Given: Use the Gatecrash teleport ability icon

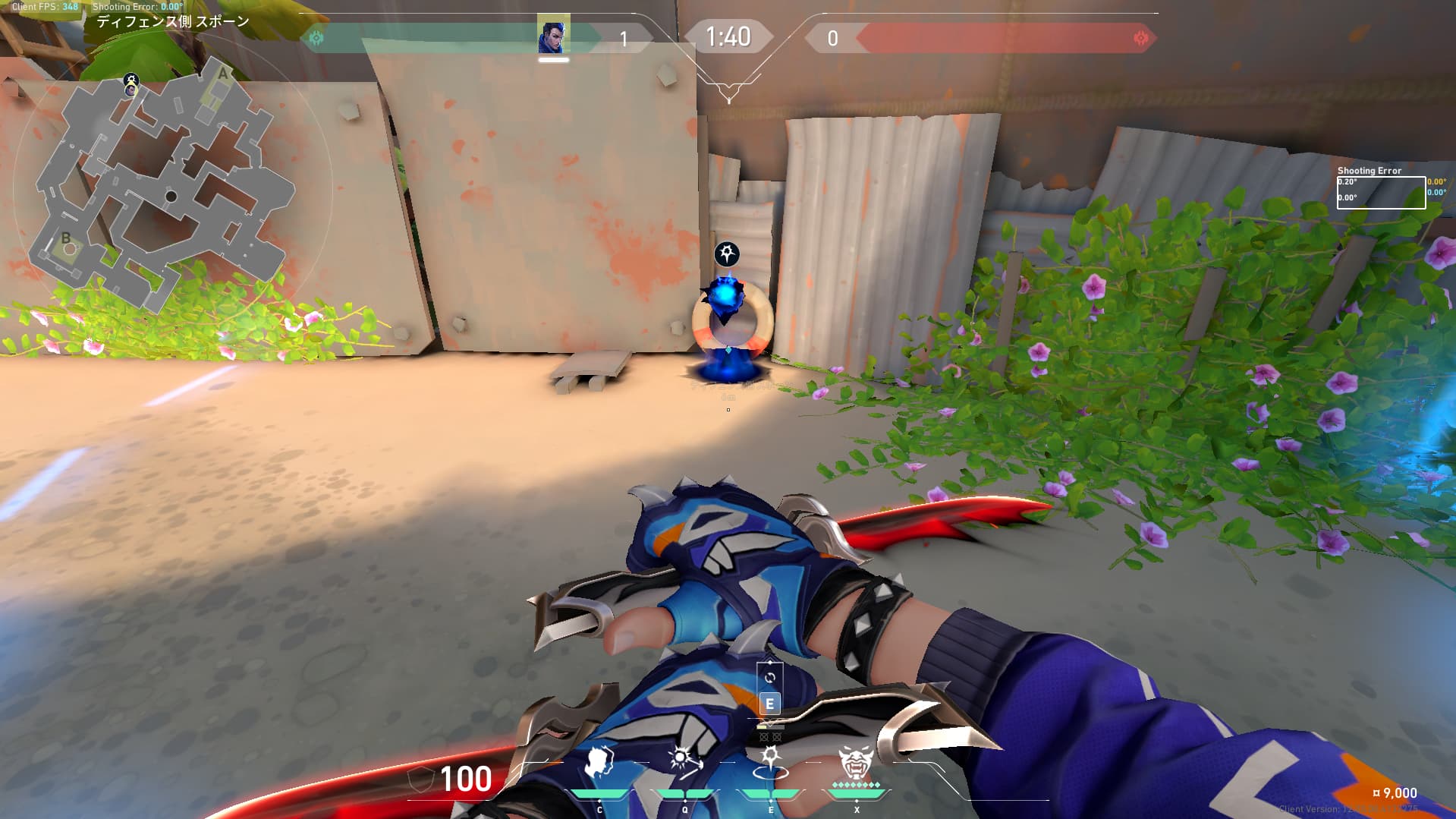Looking at the screenshot, I should (x=770, y=762).
